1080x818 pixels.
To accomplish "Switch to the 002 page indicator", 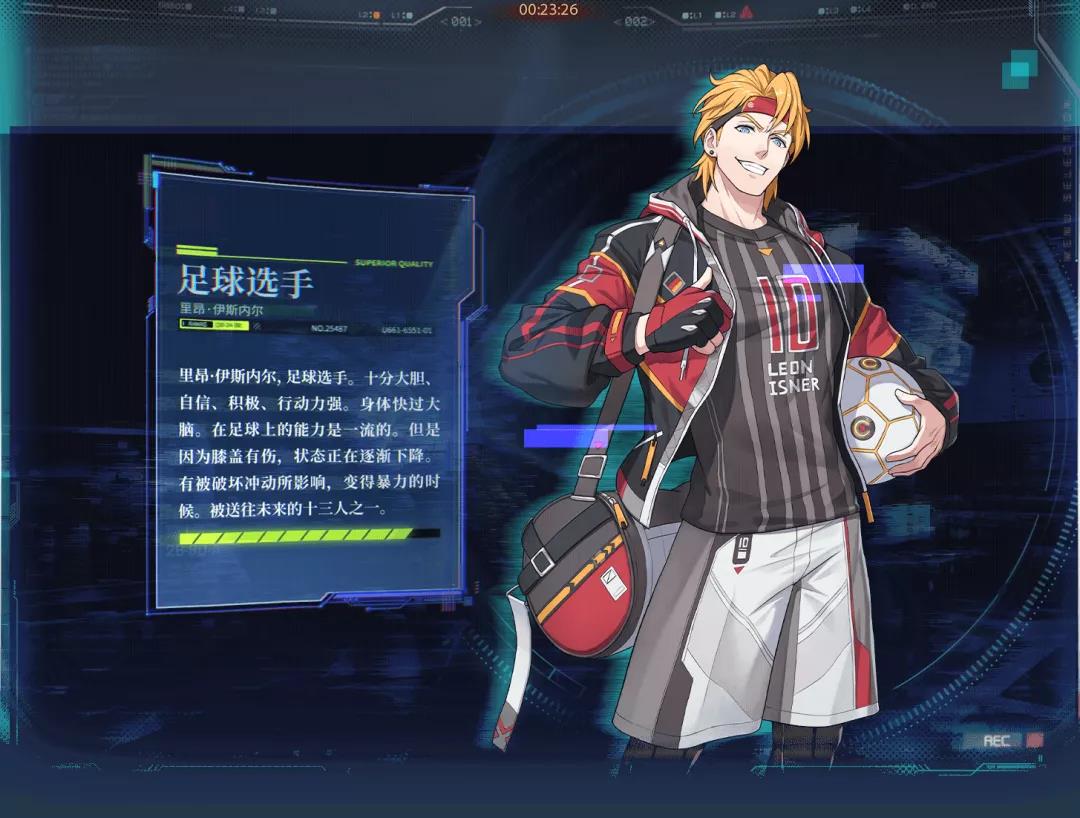I will click(636, 21).
